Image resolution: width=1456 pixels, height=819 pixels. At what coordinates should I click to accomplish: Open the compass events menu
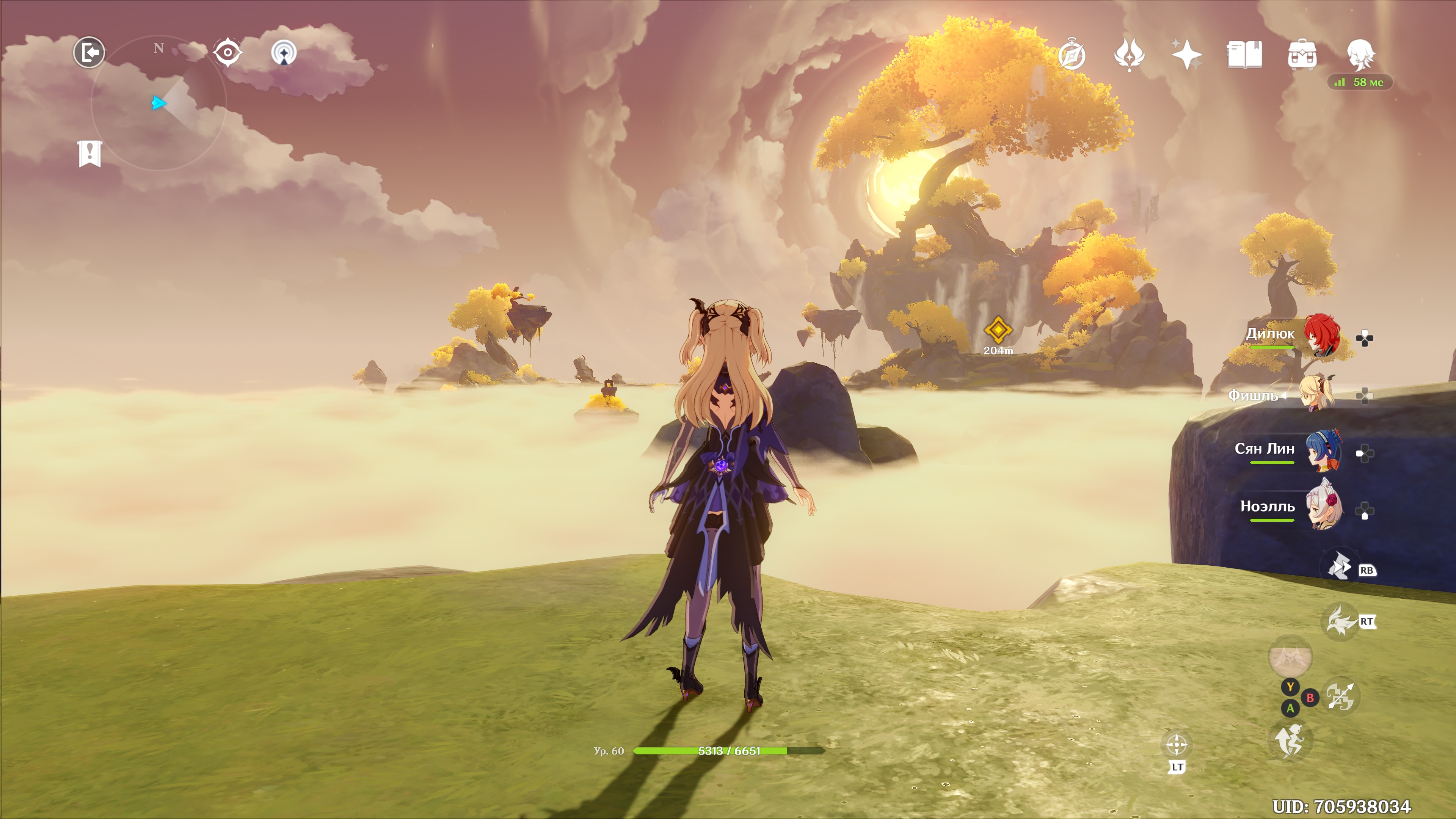click(x=1072, y=55)
